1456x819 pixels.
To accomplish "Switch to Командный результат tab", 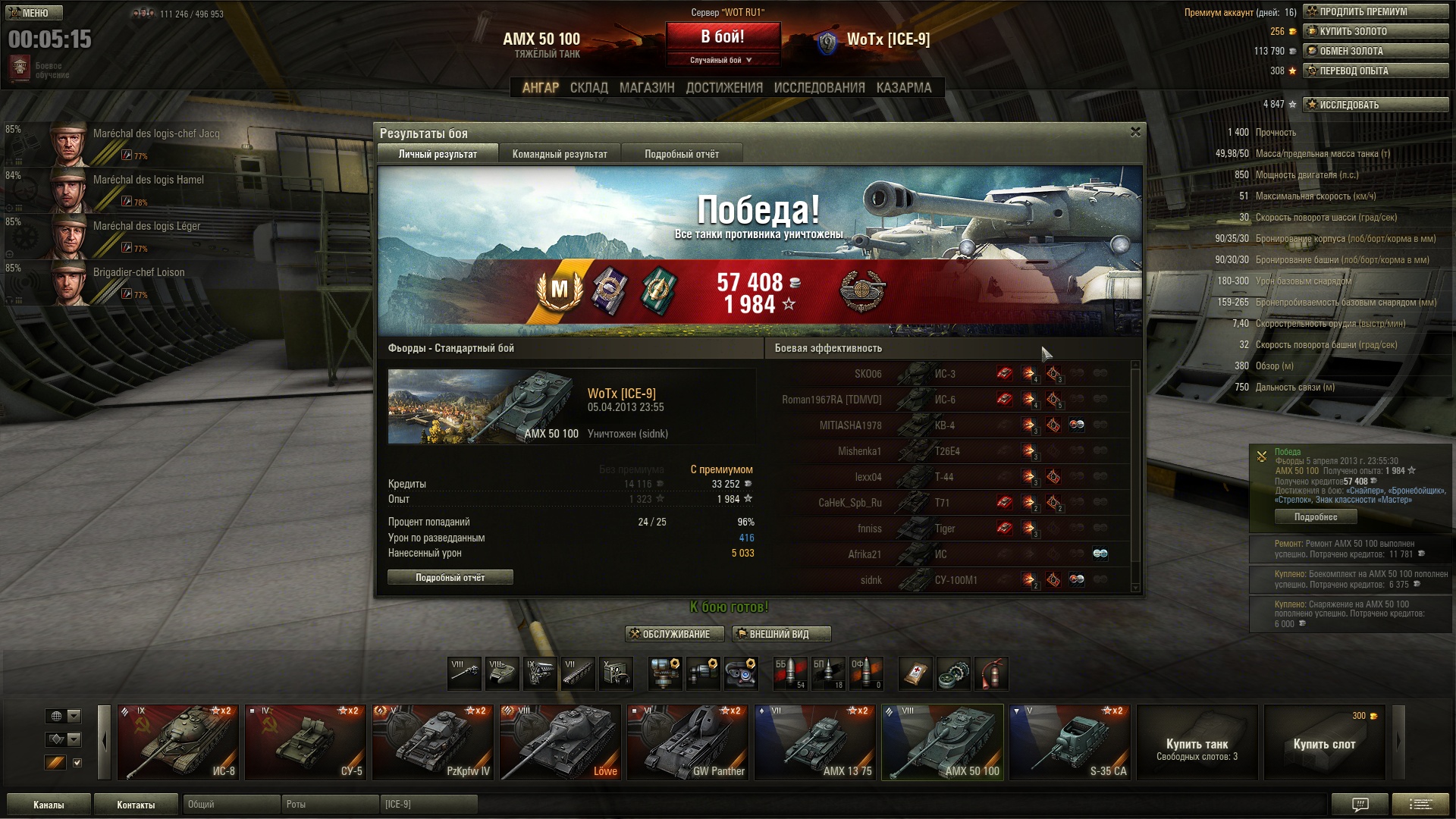I will click(x=560, y=154).
